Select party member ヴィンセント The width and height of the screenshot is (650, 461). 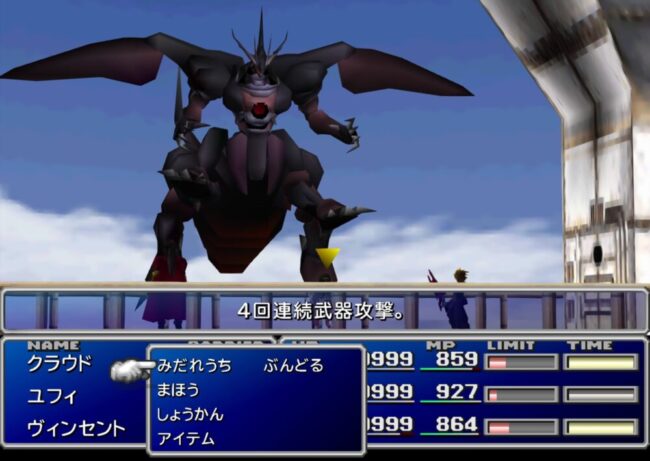(76, 429)
